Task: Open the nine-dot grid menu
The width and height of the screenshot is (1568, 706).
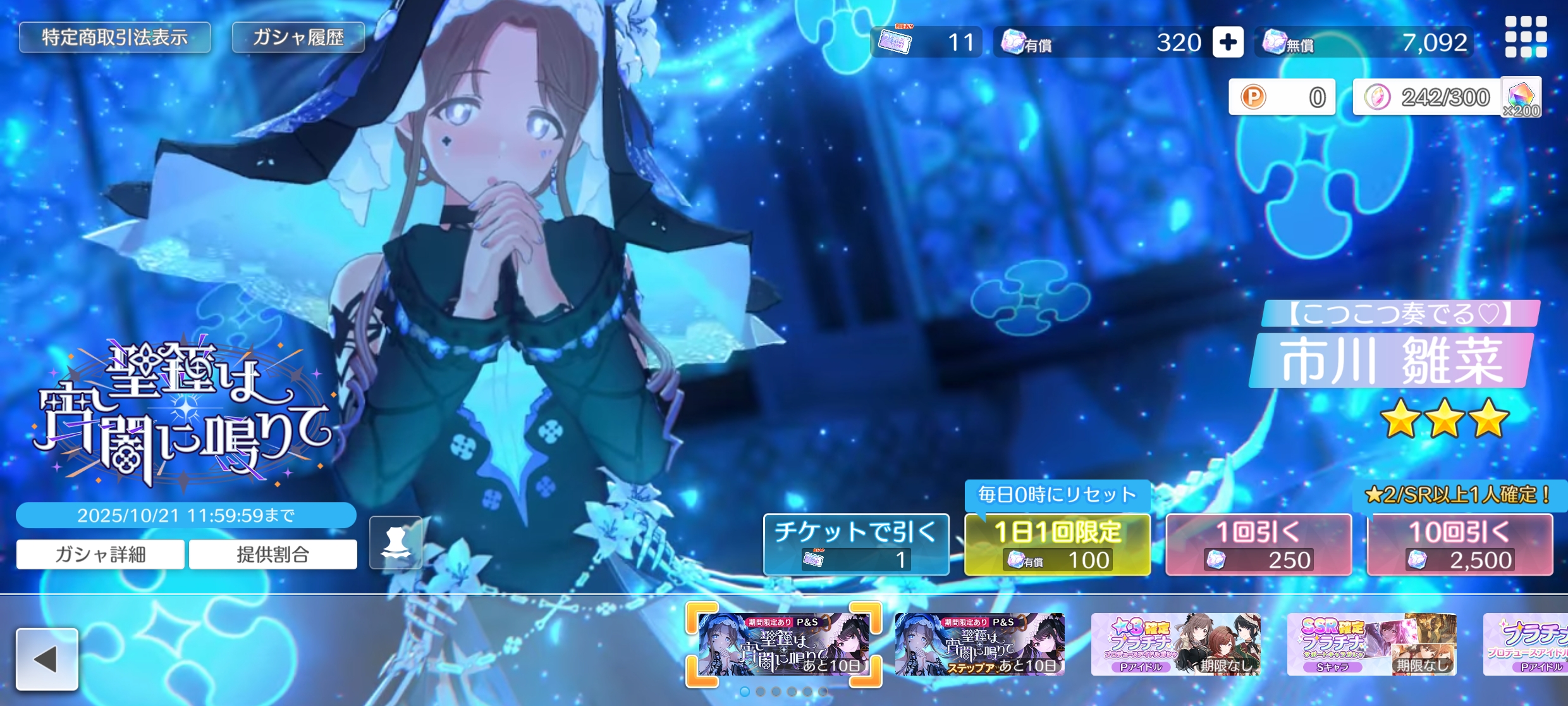Action: click(1526, 37)
